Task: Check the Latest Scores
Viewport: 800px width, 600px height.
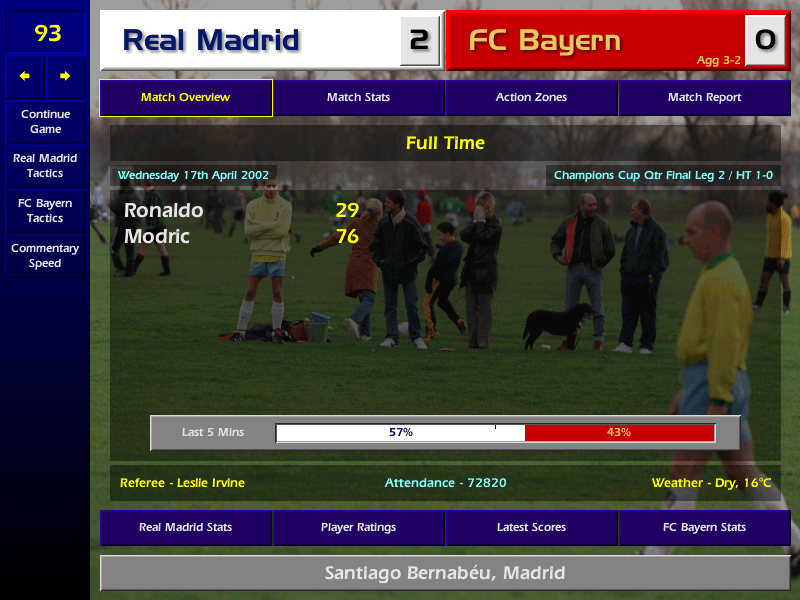Action: [x=531, y=527]
